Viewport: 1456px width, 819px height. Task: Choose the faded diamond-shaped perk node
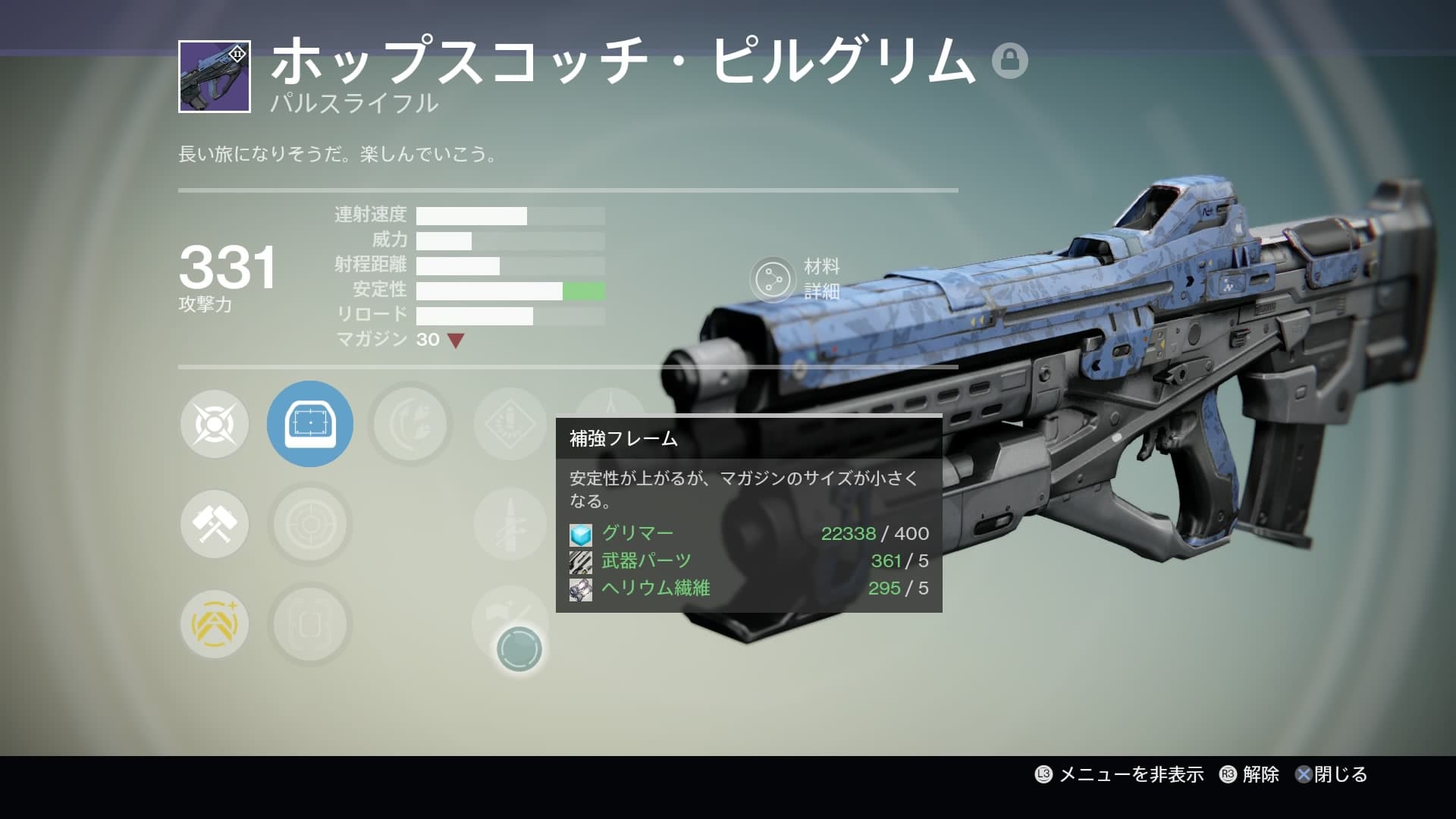(x=510, y=424)
